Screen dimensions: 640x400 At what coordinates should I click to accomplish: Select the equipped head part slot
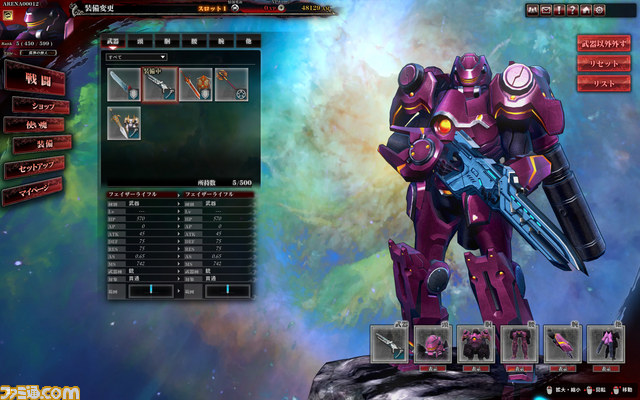(433, 345)
